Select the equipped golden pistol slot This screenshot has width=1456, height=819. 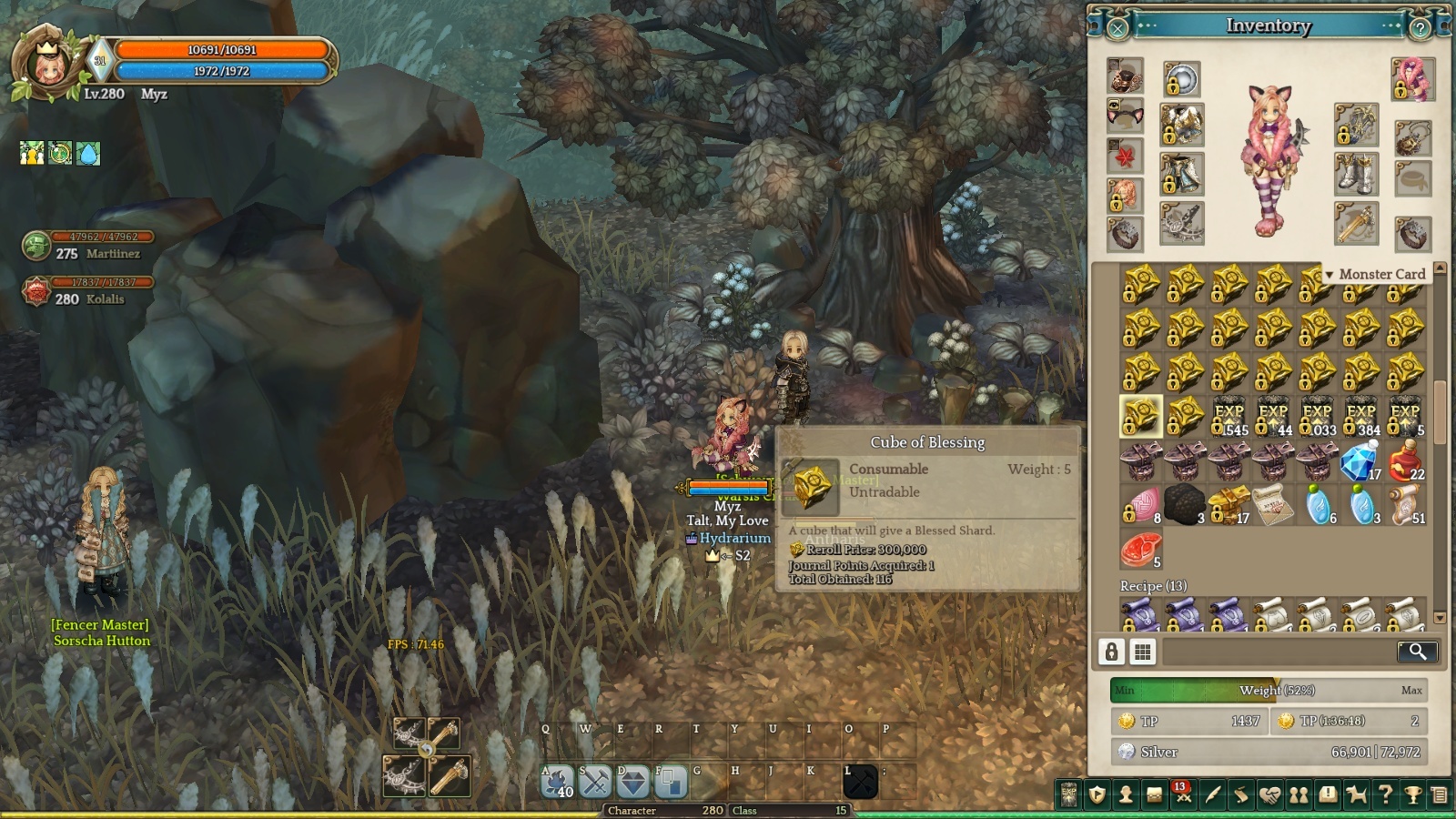(1356, 223)
